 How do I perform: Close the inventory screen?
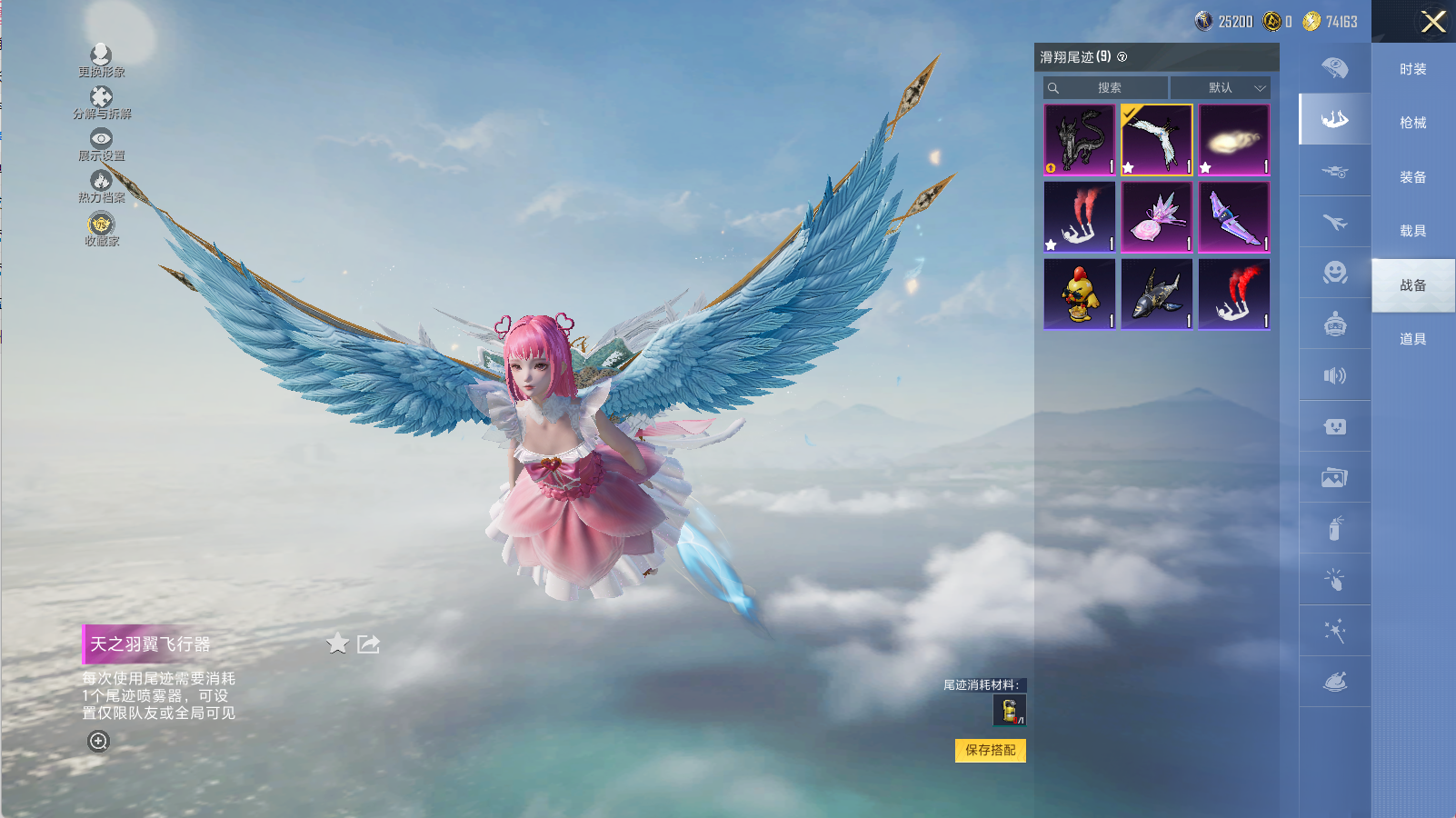(x=1432, y=22)
